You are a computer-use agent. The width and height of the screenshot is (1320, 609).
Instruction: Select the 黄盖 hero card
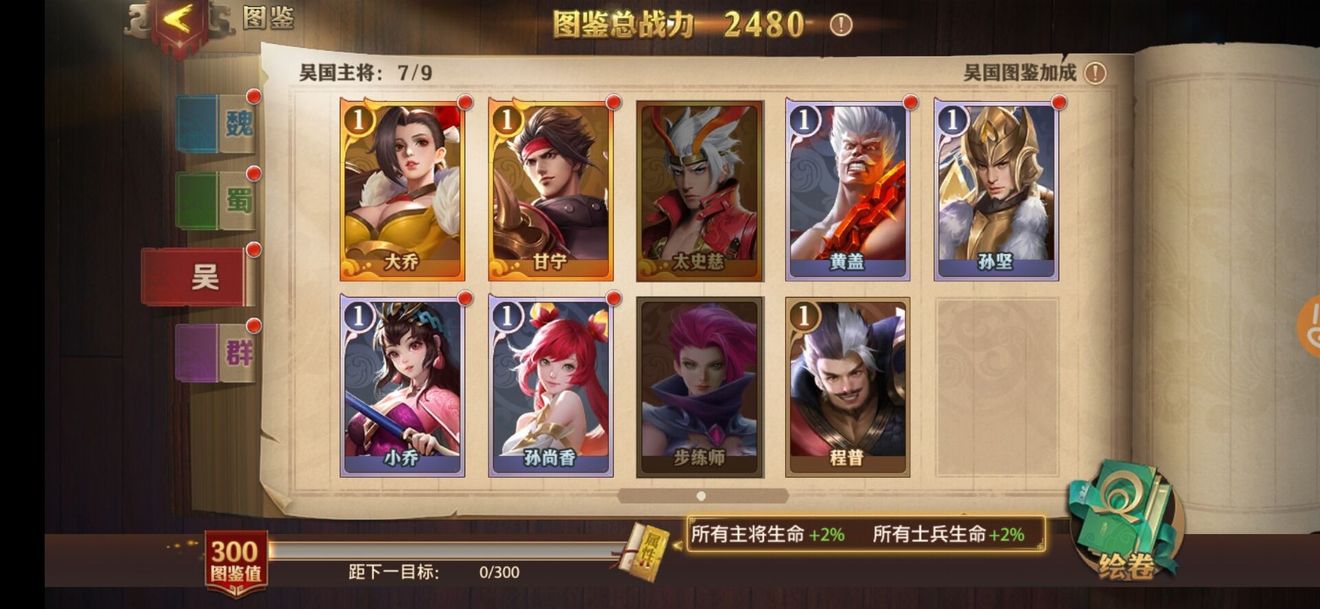(x=847, y=189)
